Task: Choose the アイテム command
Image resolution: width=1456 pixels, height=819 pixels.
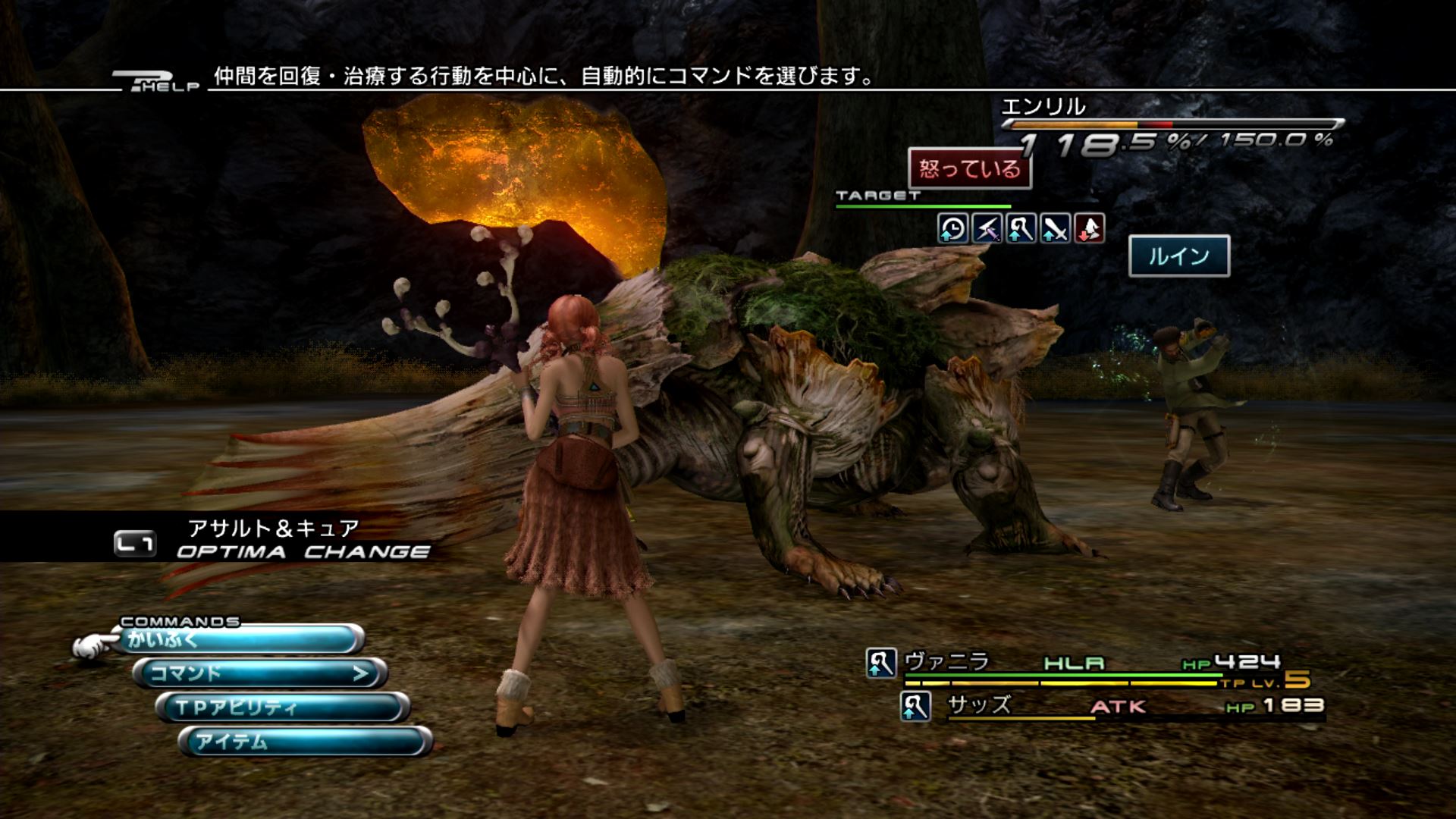Action: 305,741
